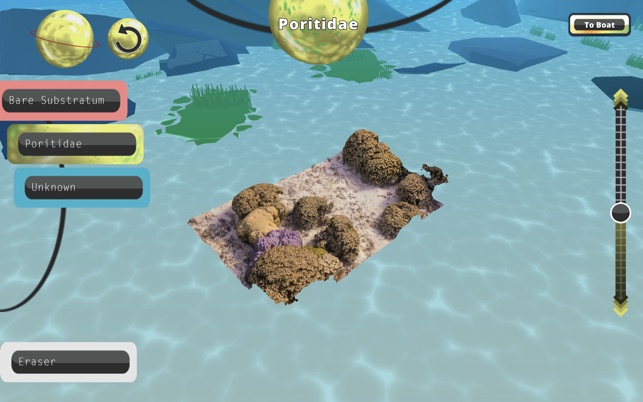The image size is (643, 402).
Task: Click the slider's bottom down arrow
Action: [621, 307]
